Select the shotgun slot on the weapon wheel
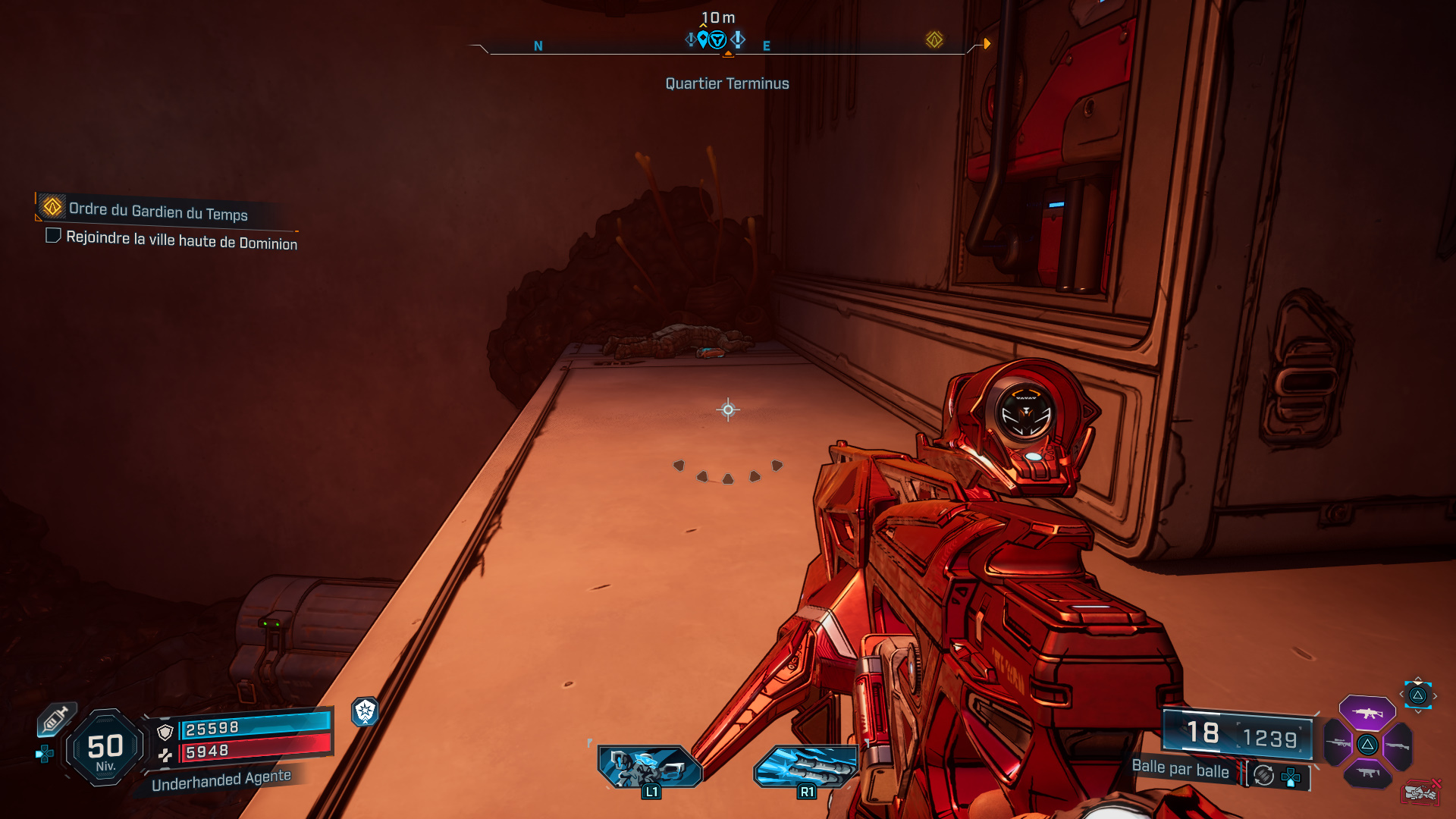 [1398, 745]
